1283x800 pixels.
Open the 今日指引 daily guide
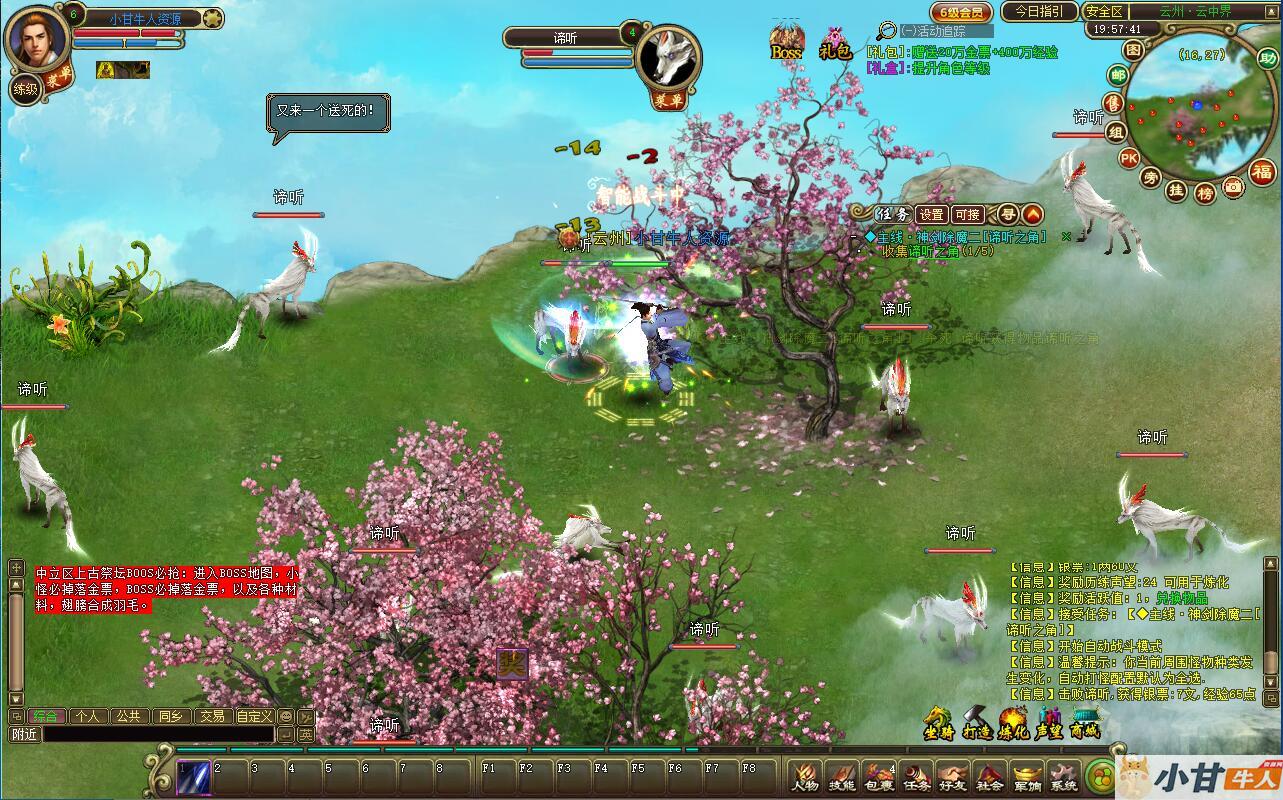click(x=1039, y=12)
